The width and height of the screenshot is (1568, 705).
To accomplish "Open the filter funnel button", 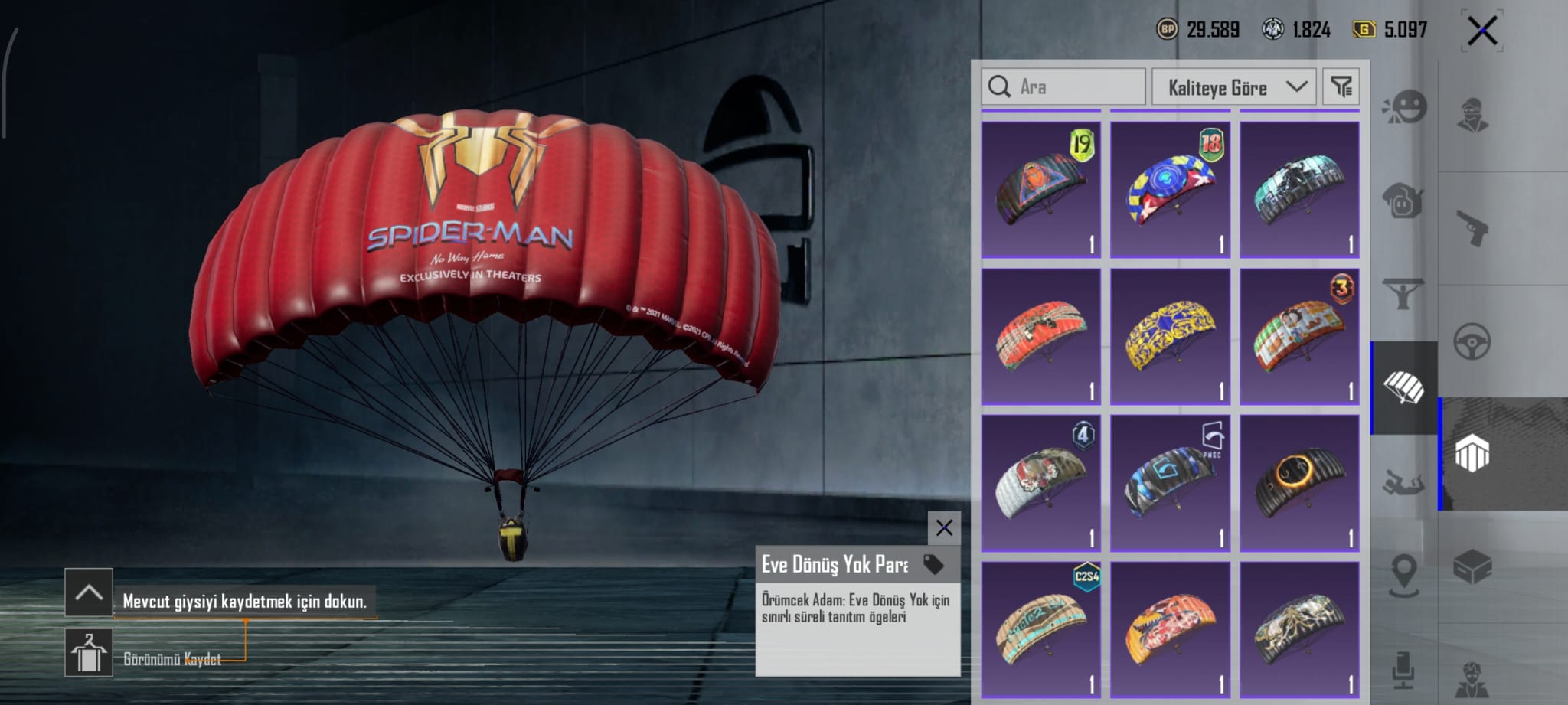I will point(1341,86).
